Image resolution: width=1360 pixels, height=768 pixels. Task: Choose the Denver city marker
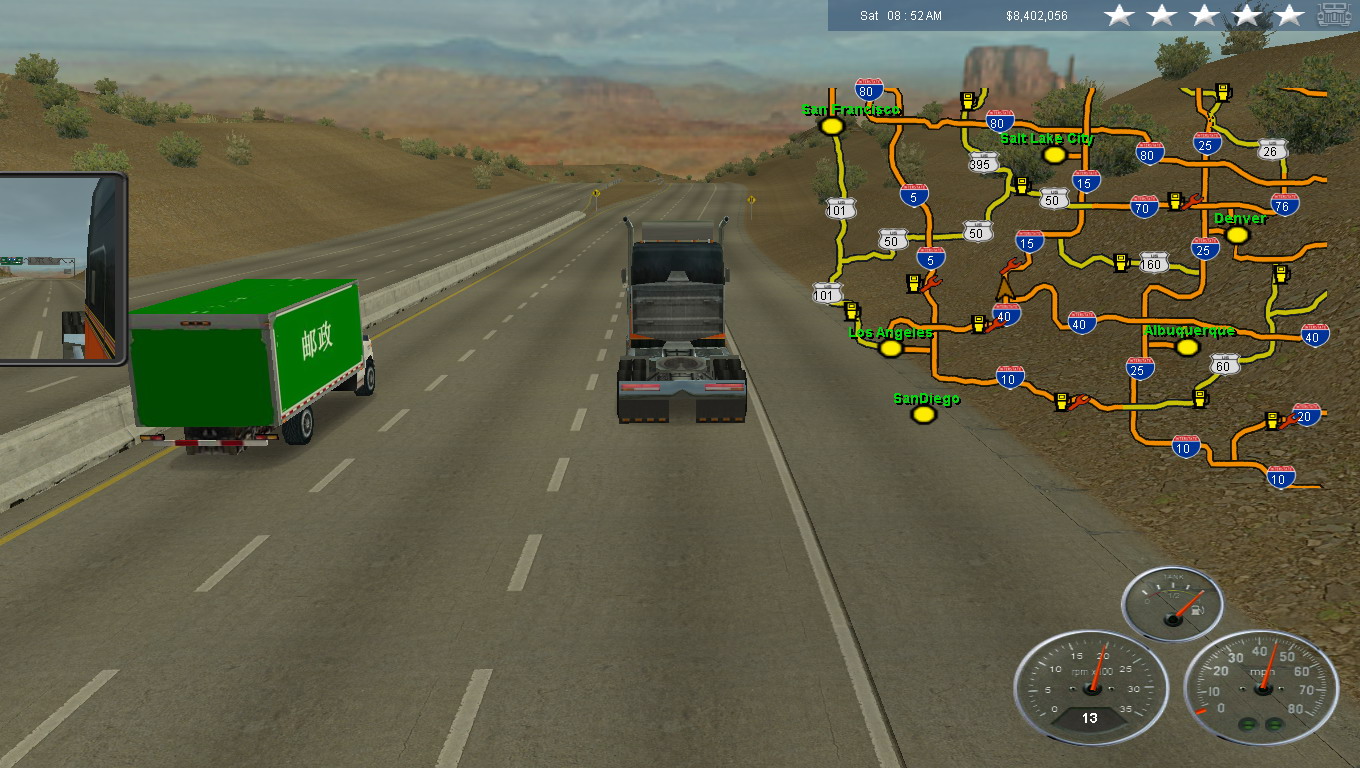tap(1237, 235)
